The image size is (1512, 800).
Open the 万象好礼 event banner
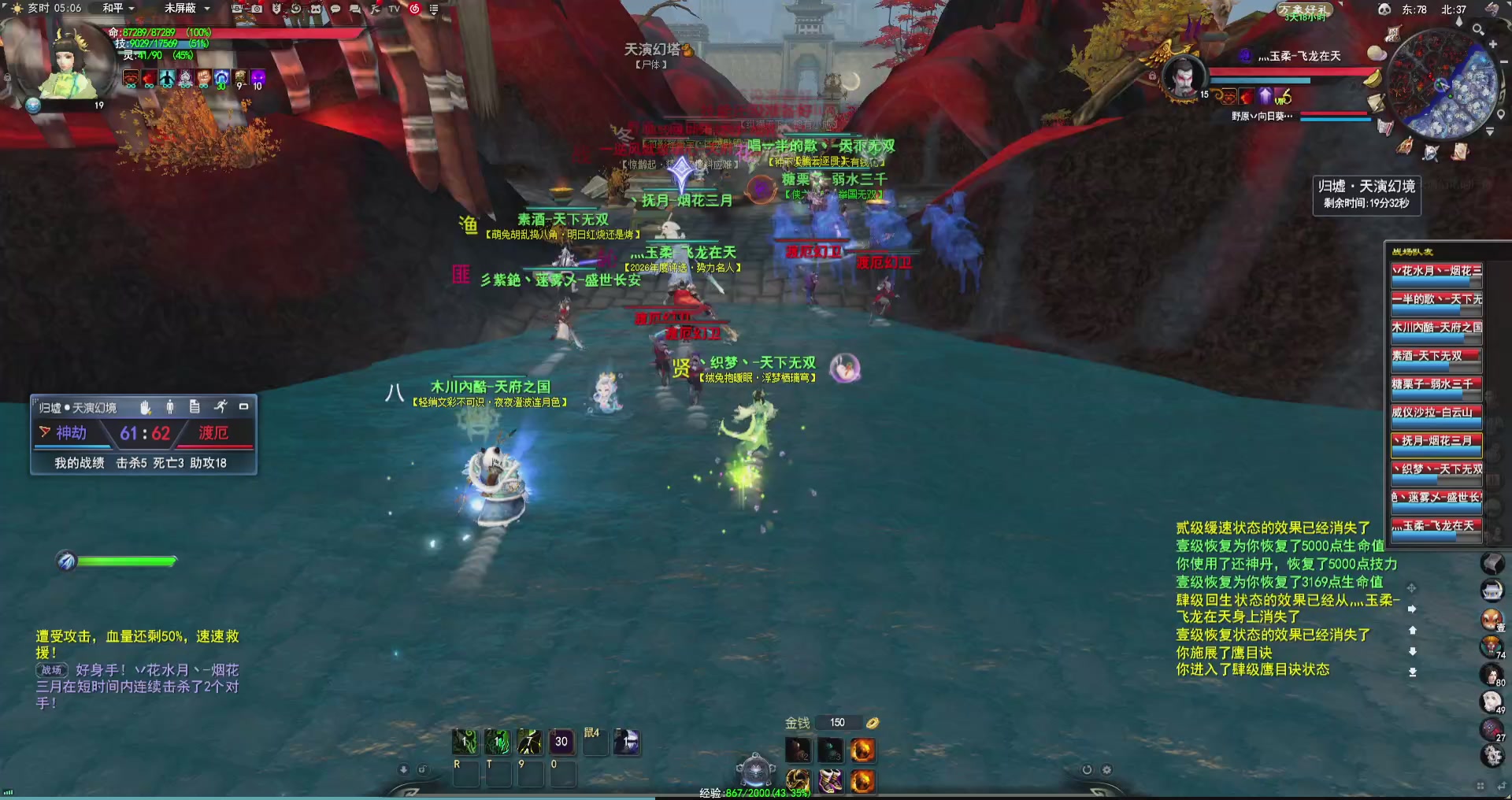click(1303, 10)
